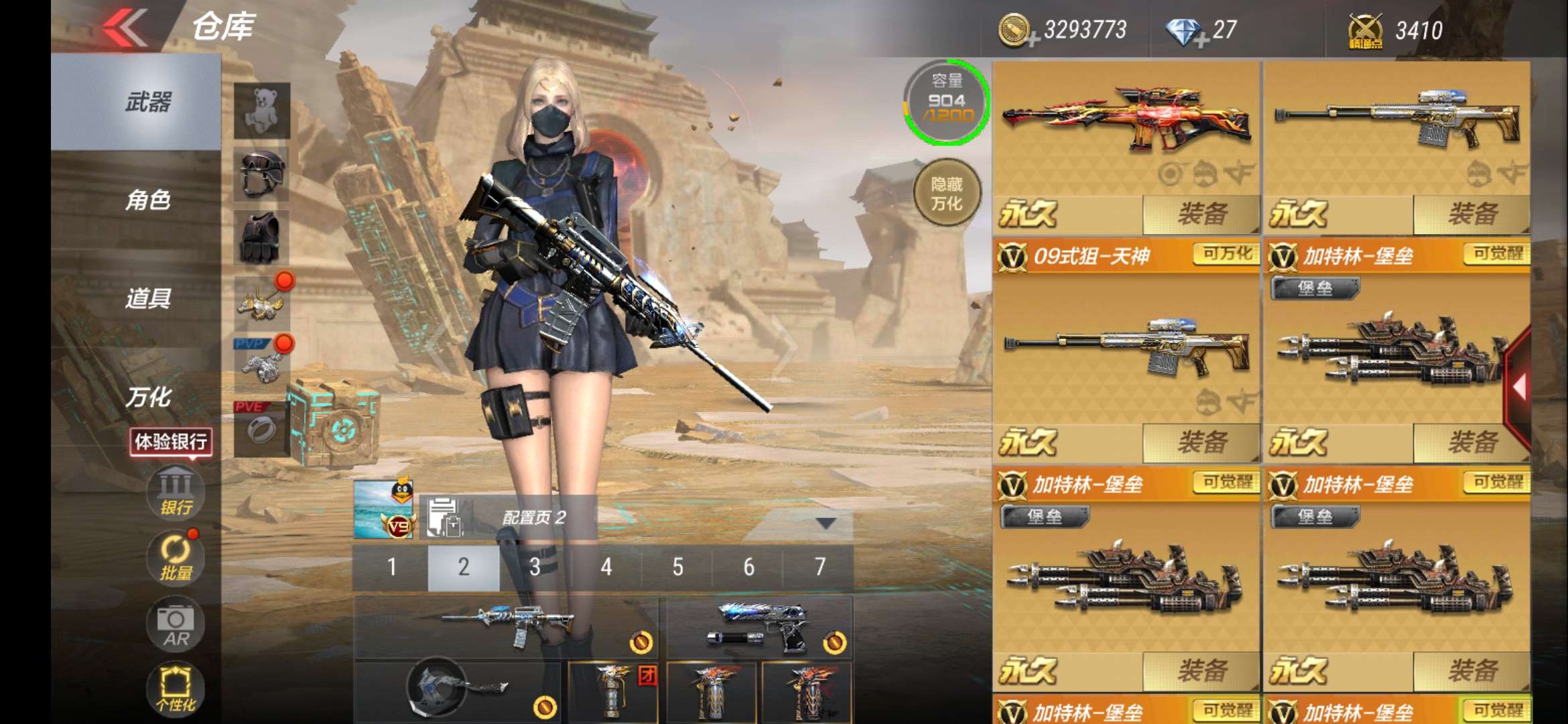This screenshot has width=1568, height=724.
Task: Select the equipped primary rifle slot
Action: pos(506,627)
